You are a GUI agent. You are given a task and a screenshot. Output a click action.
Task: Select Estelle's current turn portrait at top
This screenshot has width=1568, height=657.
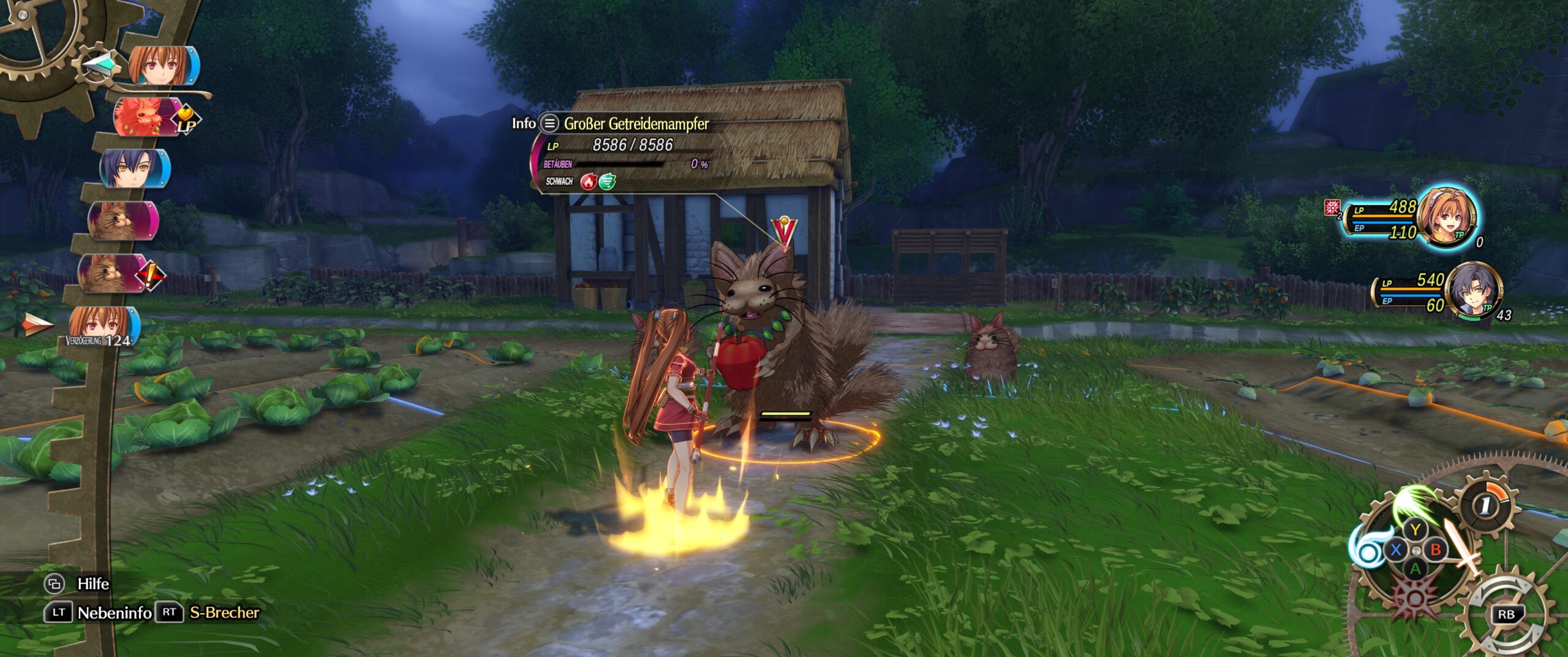coord(162,66)
